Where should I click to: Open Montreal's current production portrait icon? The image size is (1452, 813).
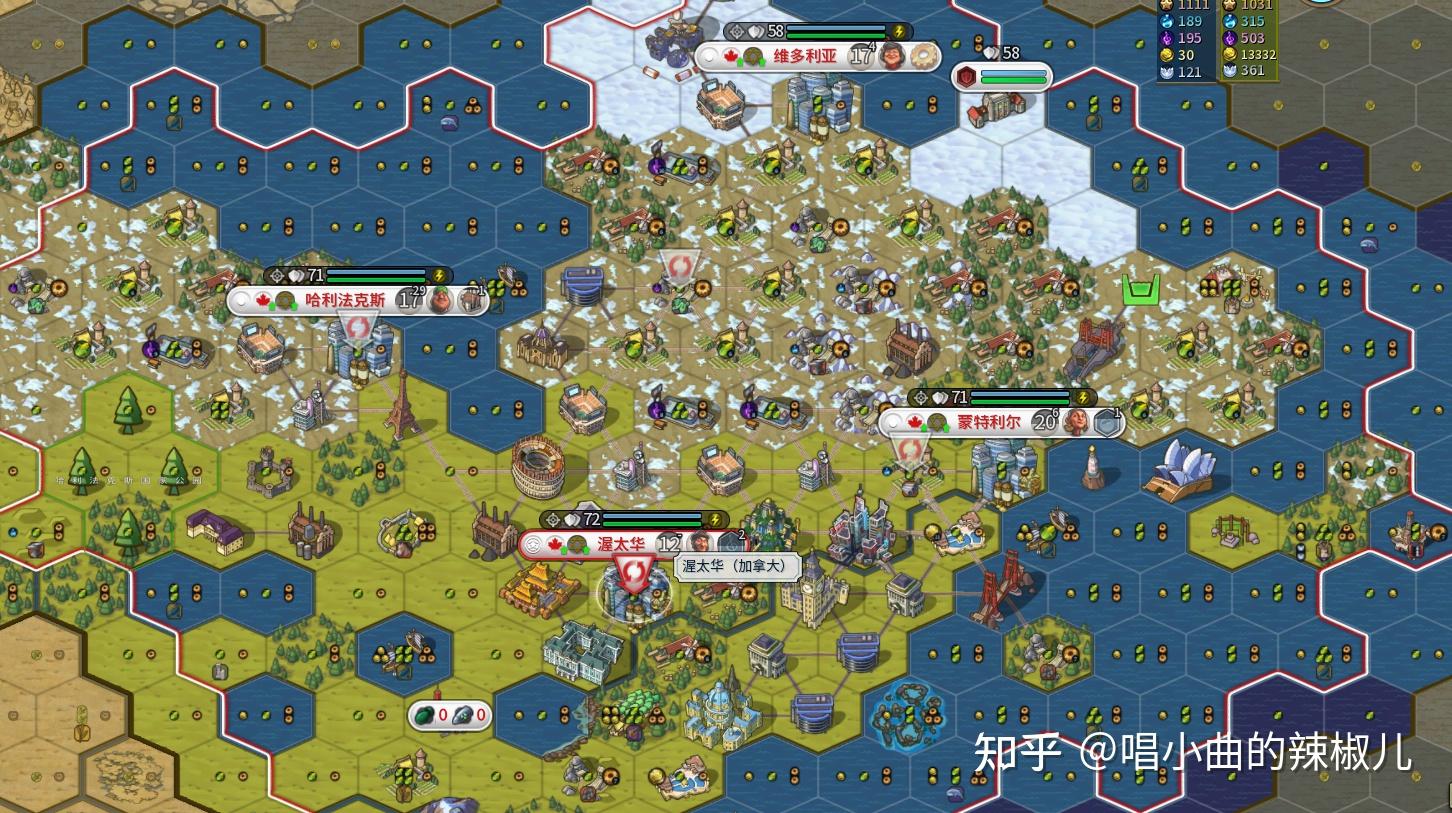[1076, 421]
